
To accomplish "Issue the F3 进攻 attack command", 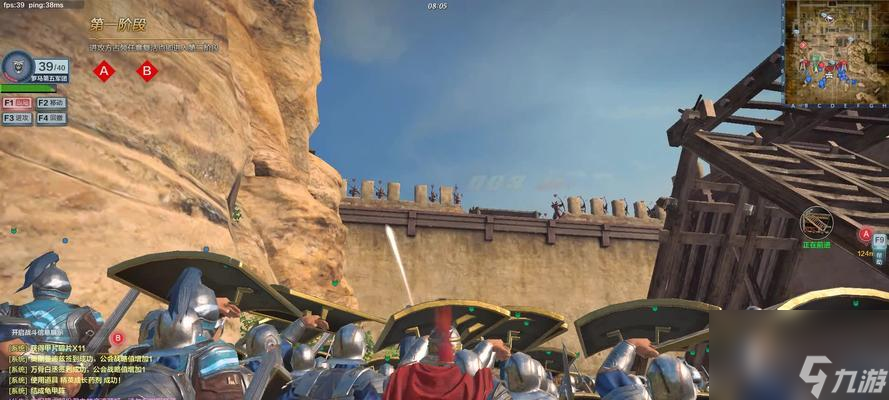I will point(17,118).
